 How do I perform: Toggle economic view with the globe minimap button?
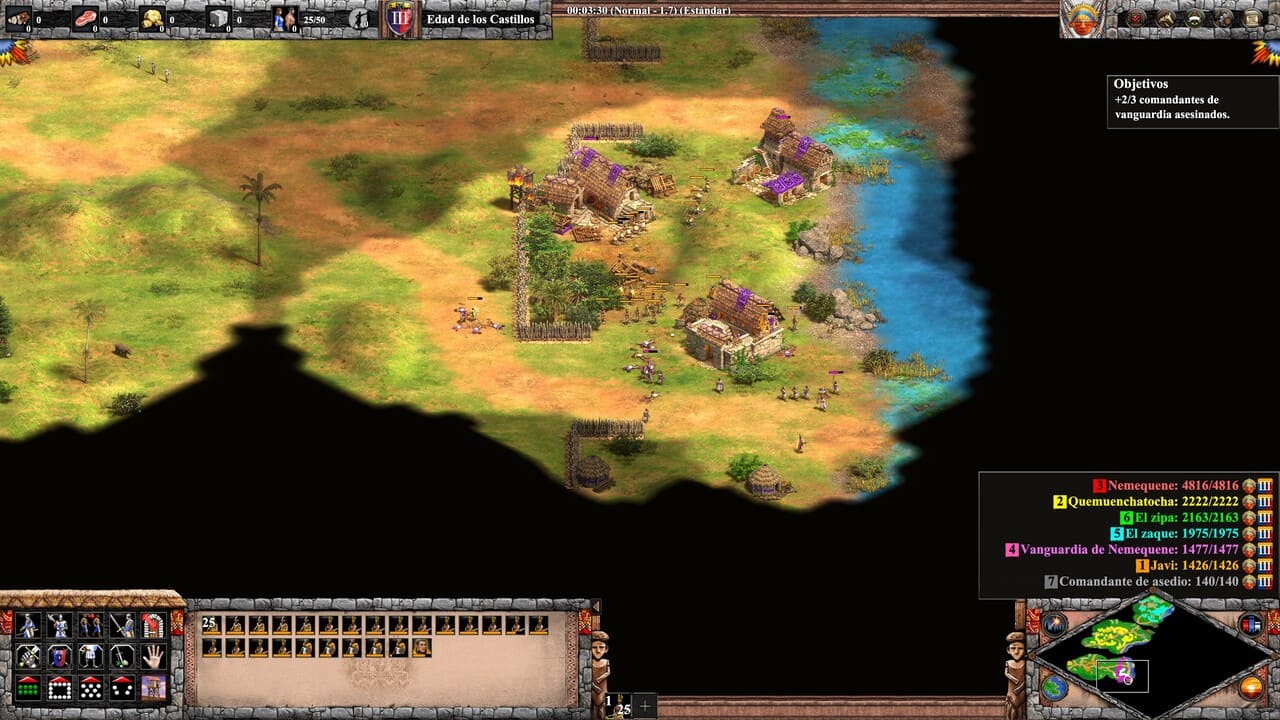click(x=1053, y=688)
